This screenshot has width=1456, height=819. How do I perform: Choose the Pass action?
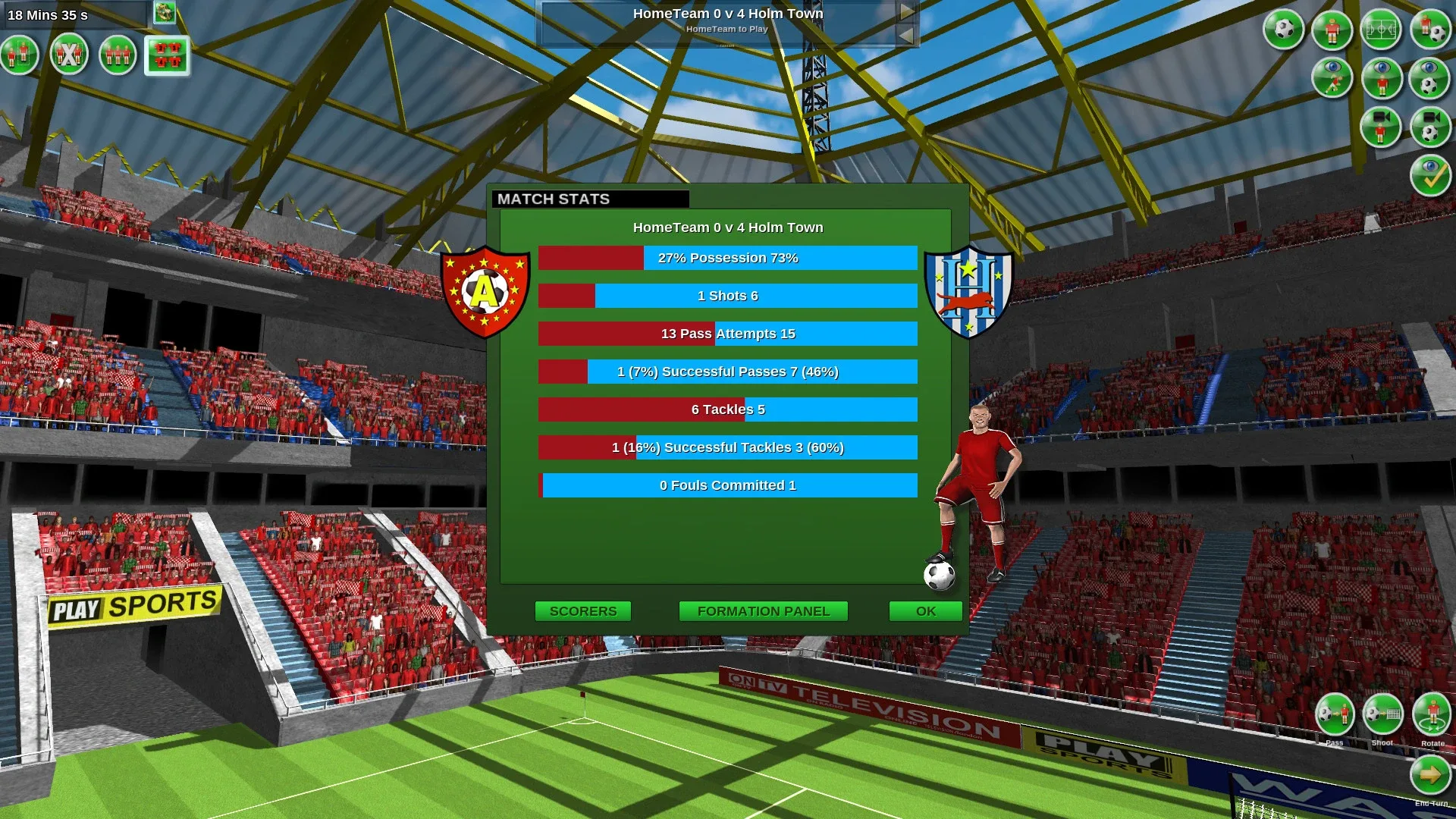1335,715
